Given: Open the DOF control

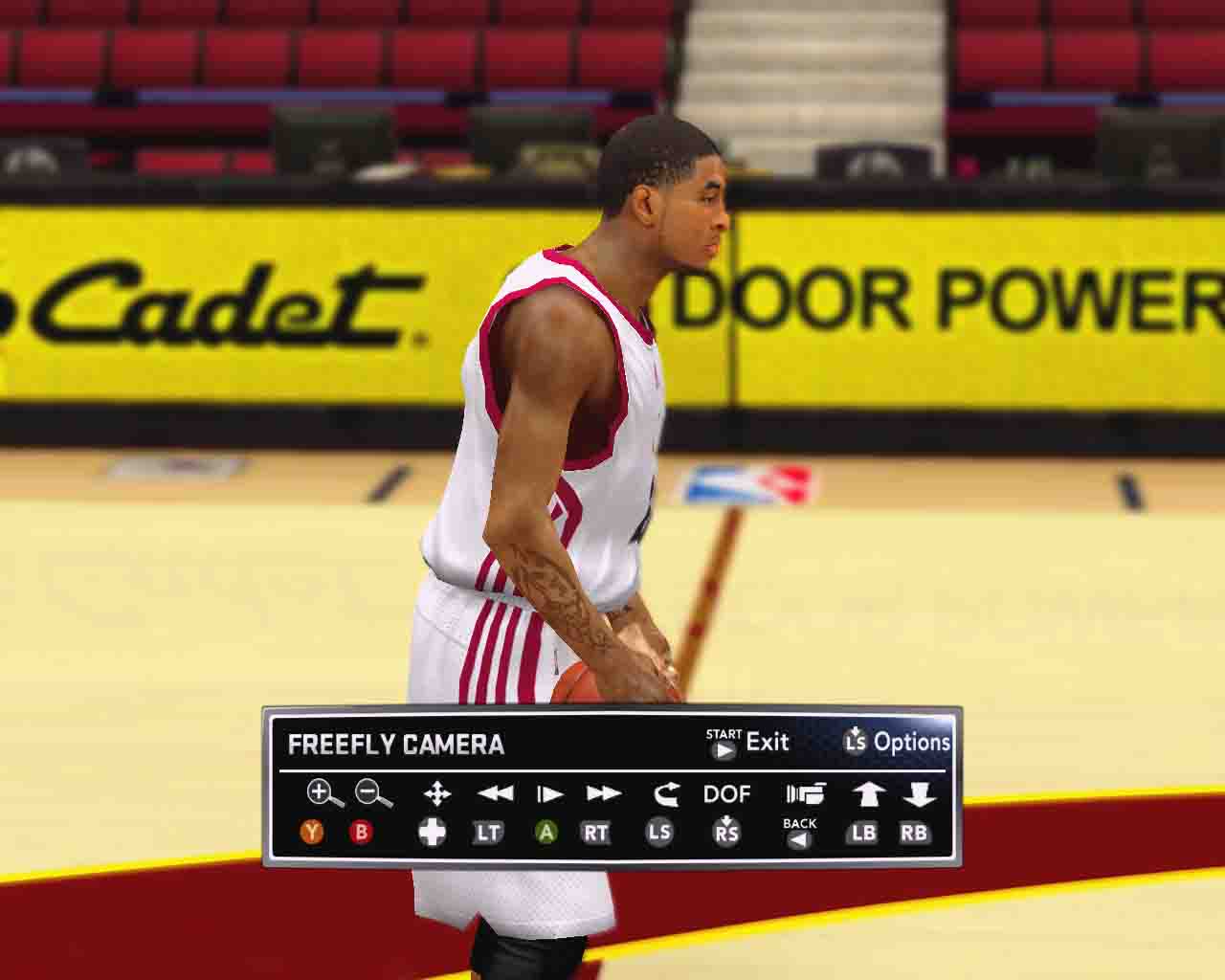Looking at the screenshot, I should click(727, 794).
